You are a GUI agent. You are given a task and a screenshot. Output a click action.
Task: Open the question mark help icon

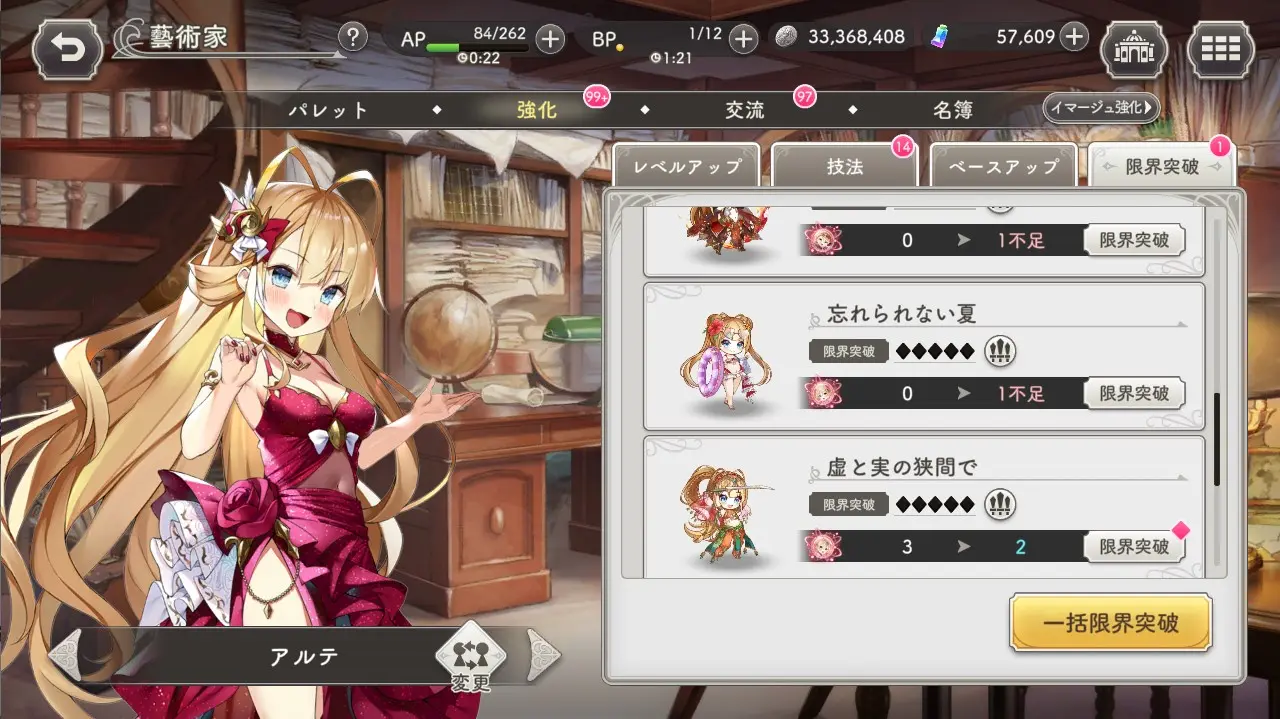352,38
